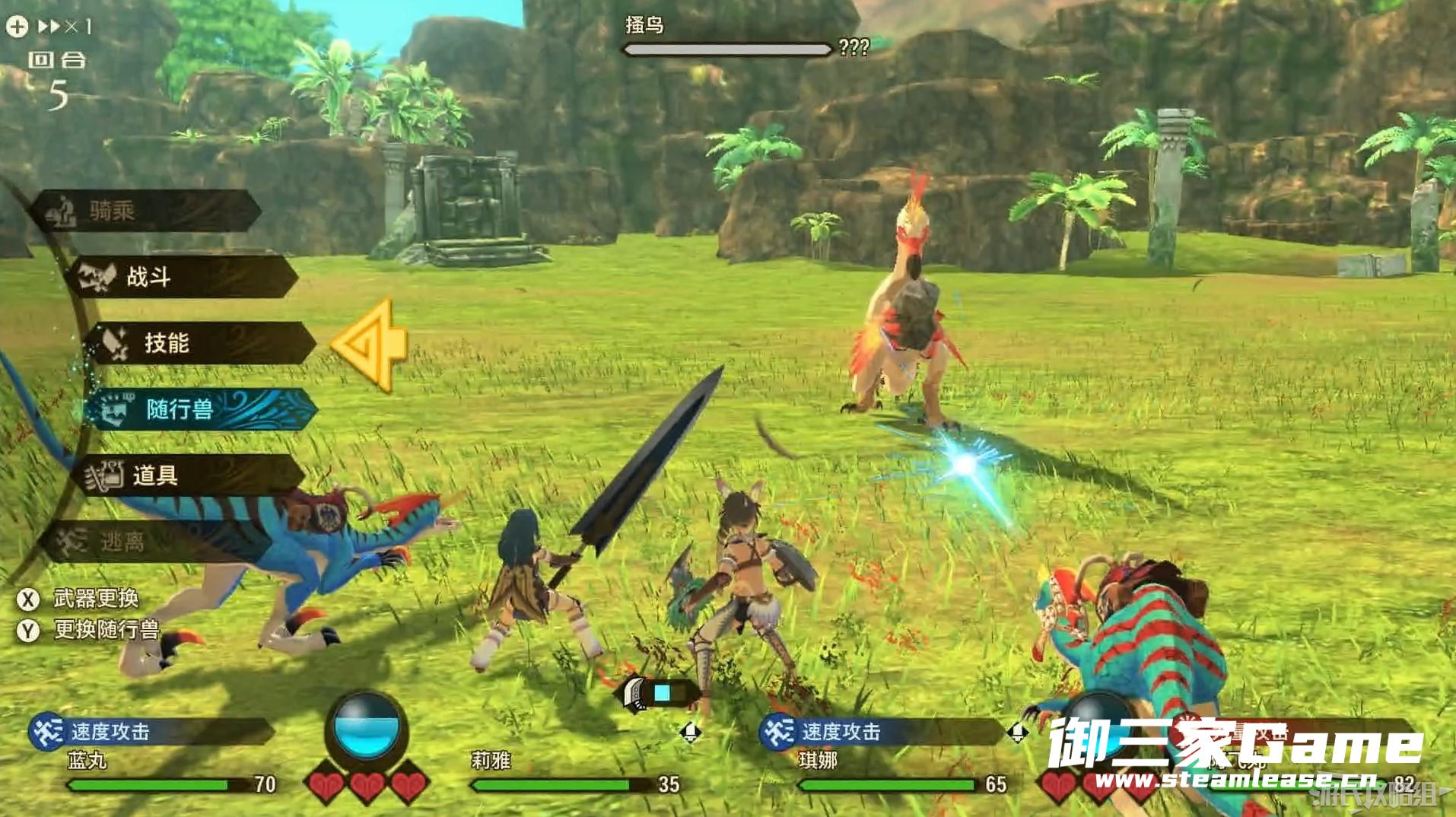Target the 搔鸟 enemy name bar

point(726,49)
